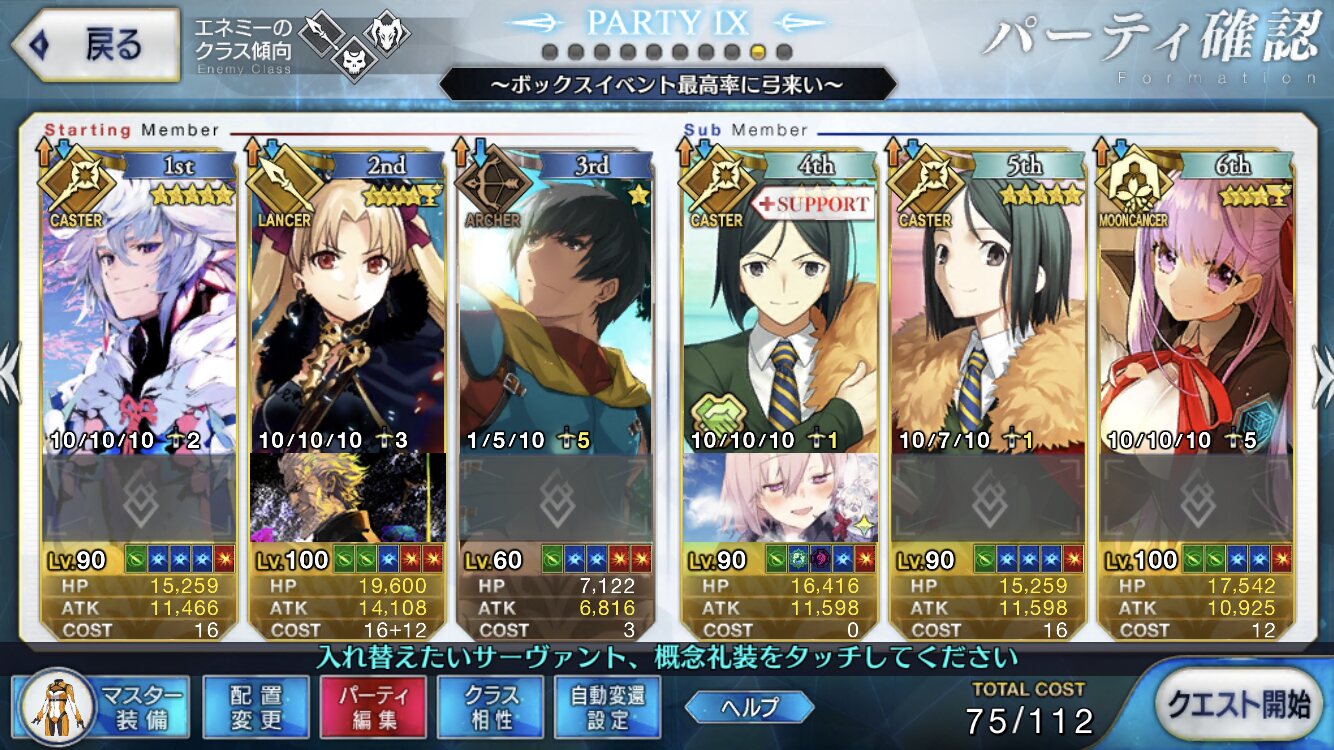
Task: Open the ヘルプ help button
Action: click(x=748, y=707)
